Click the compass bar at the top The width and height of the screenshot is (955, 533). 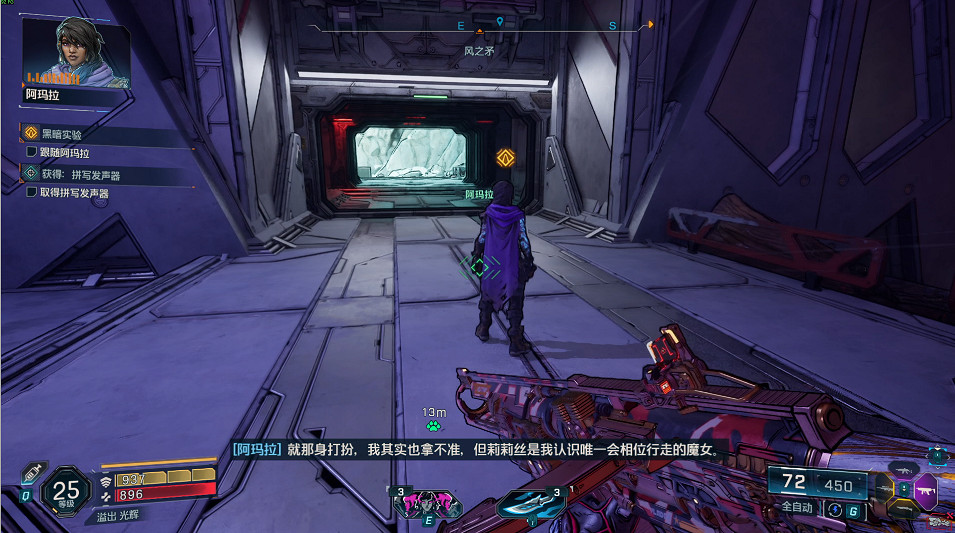pyautogui.click(x=480, y=27)
